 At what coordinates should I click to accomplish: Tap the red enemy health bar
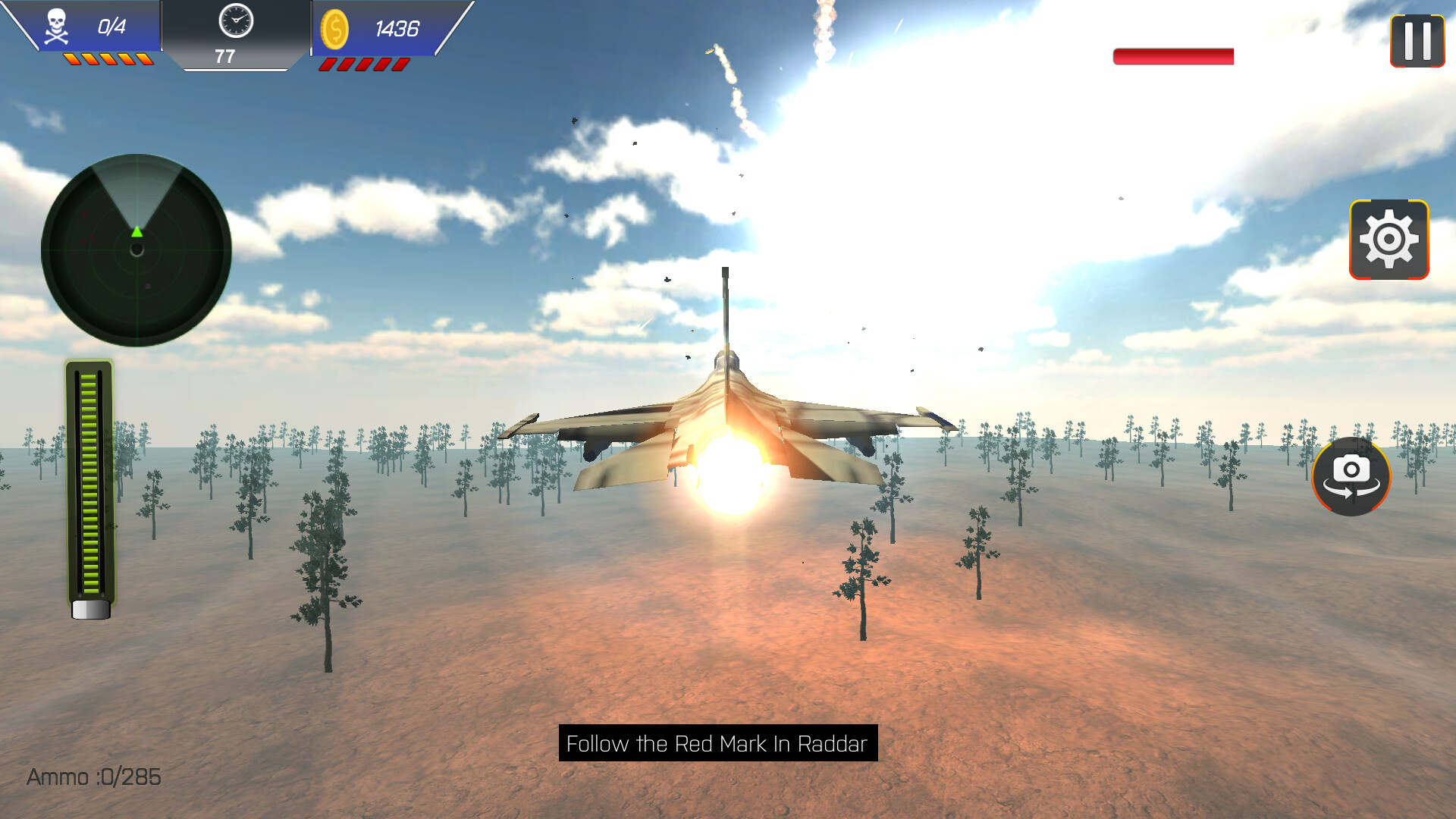[x=1172, y=56]
